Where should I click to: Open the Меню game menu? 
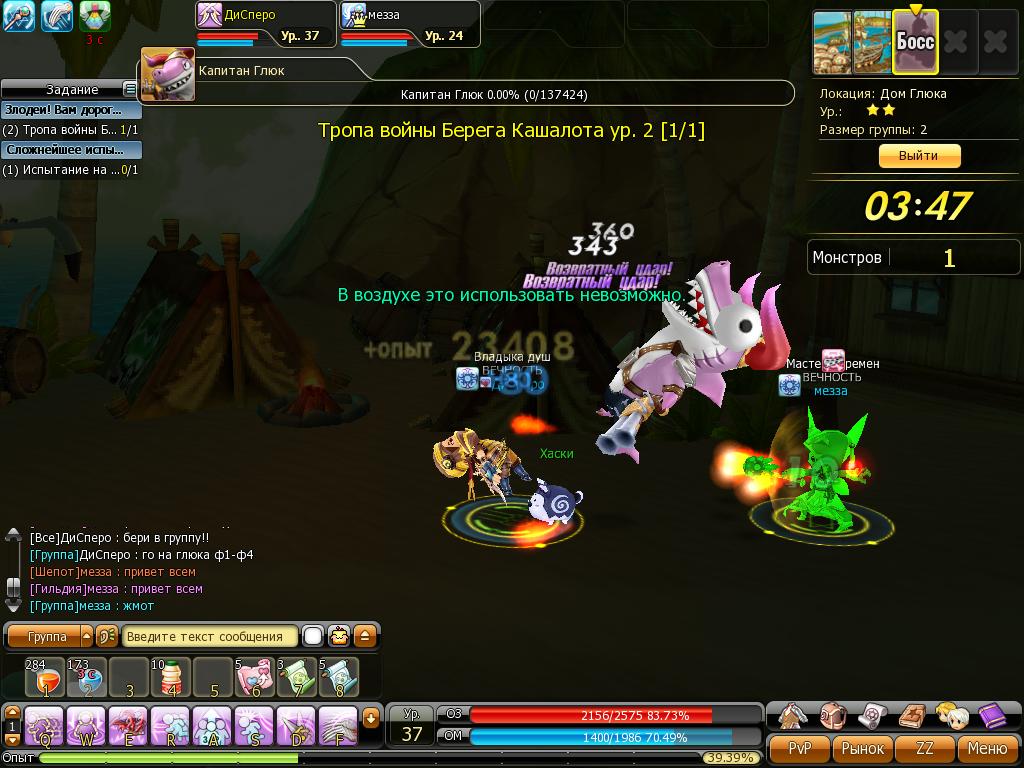[987, 748]
